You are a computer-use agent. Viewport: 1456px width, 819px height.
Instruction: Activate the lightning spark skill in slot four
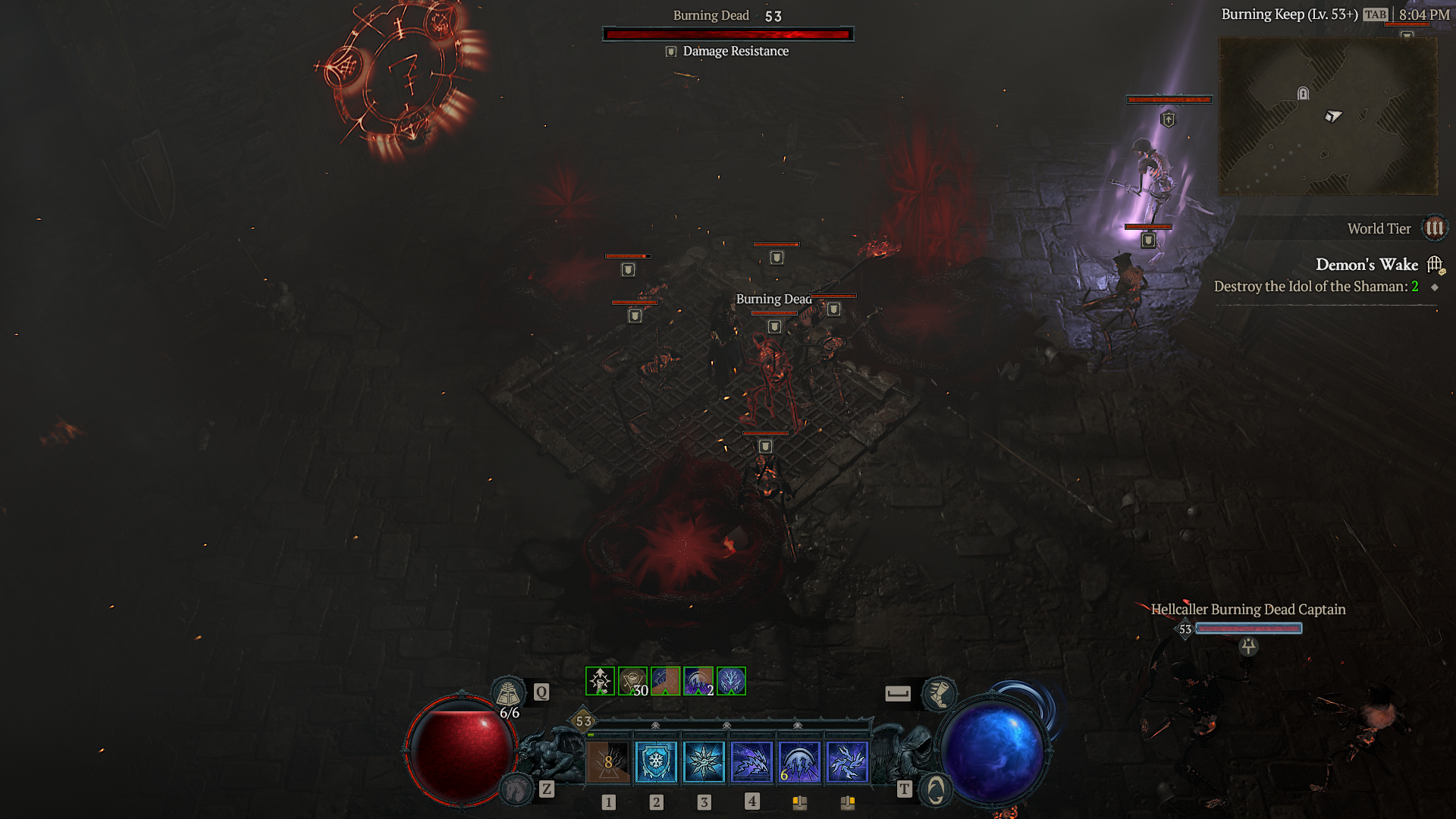tap(752, 761)
